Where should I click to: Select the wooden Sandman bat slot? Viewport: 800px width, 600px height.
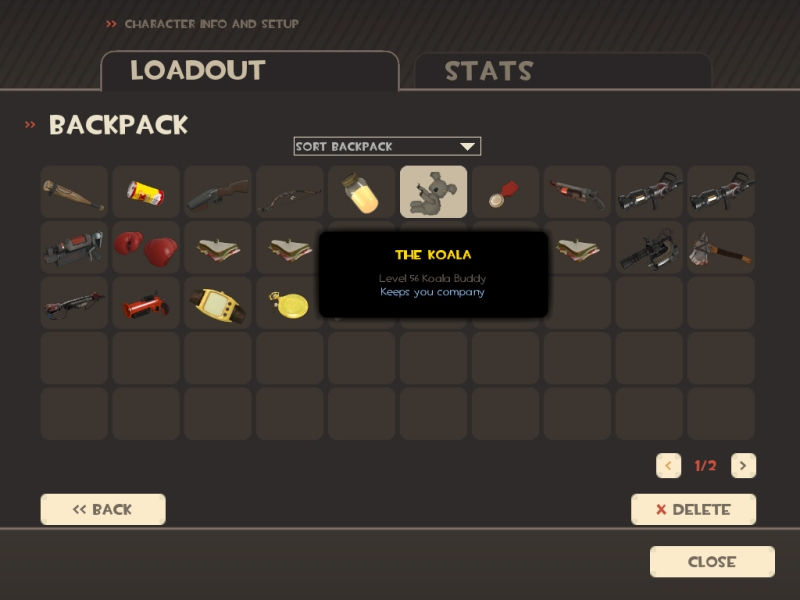(74, 192)
